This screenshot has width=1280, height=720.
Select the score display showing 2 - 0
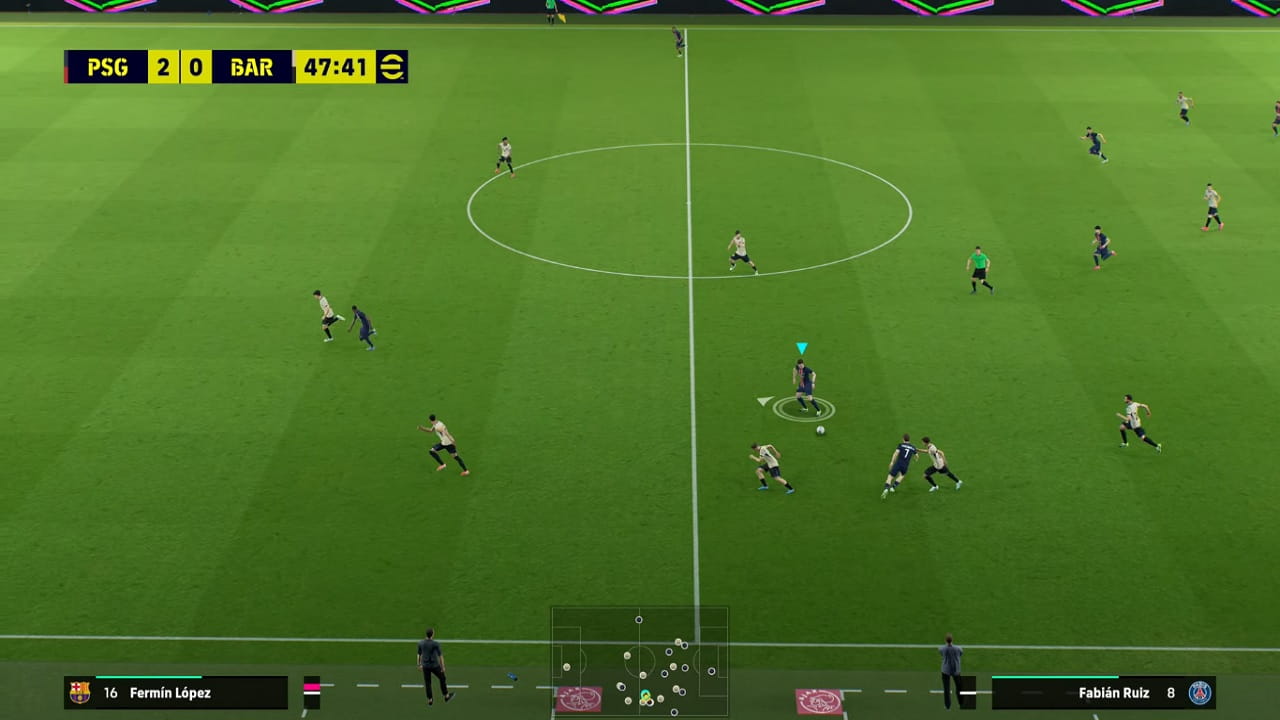pos(180,67)
